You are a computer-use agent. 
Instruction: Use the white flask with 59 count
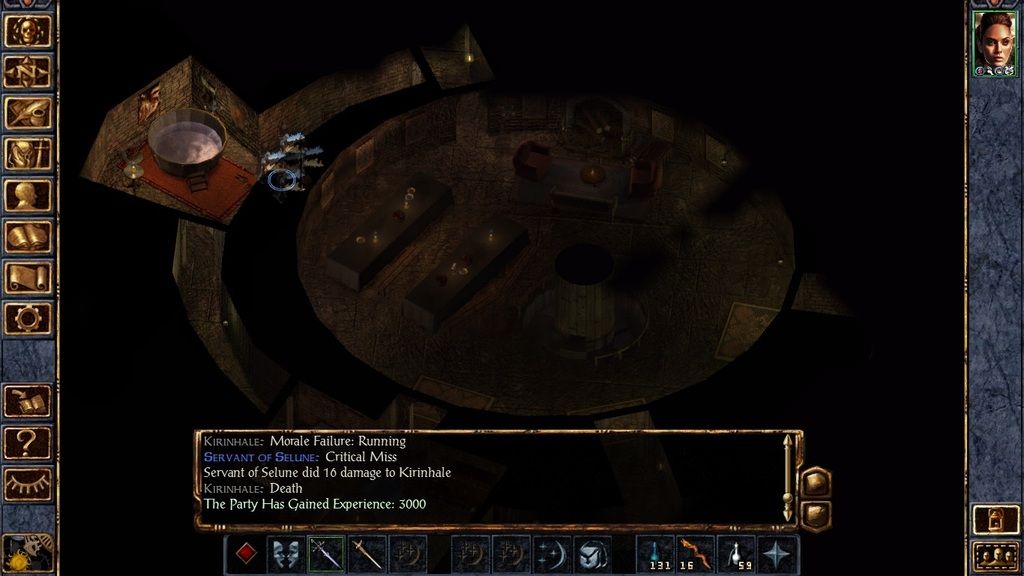click(x=737, y=554)
